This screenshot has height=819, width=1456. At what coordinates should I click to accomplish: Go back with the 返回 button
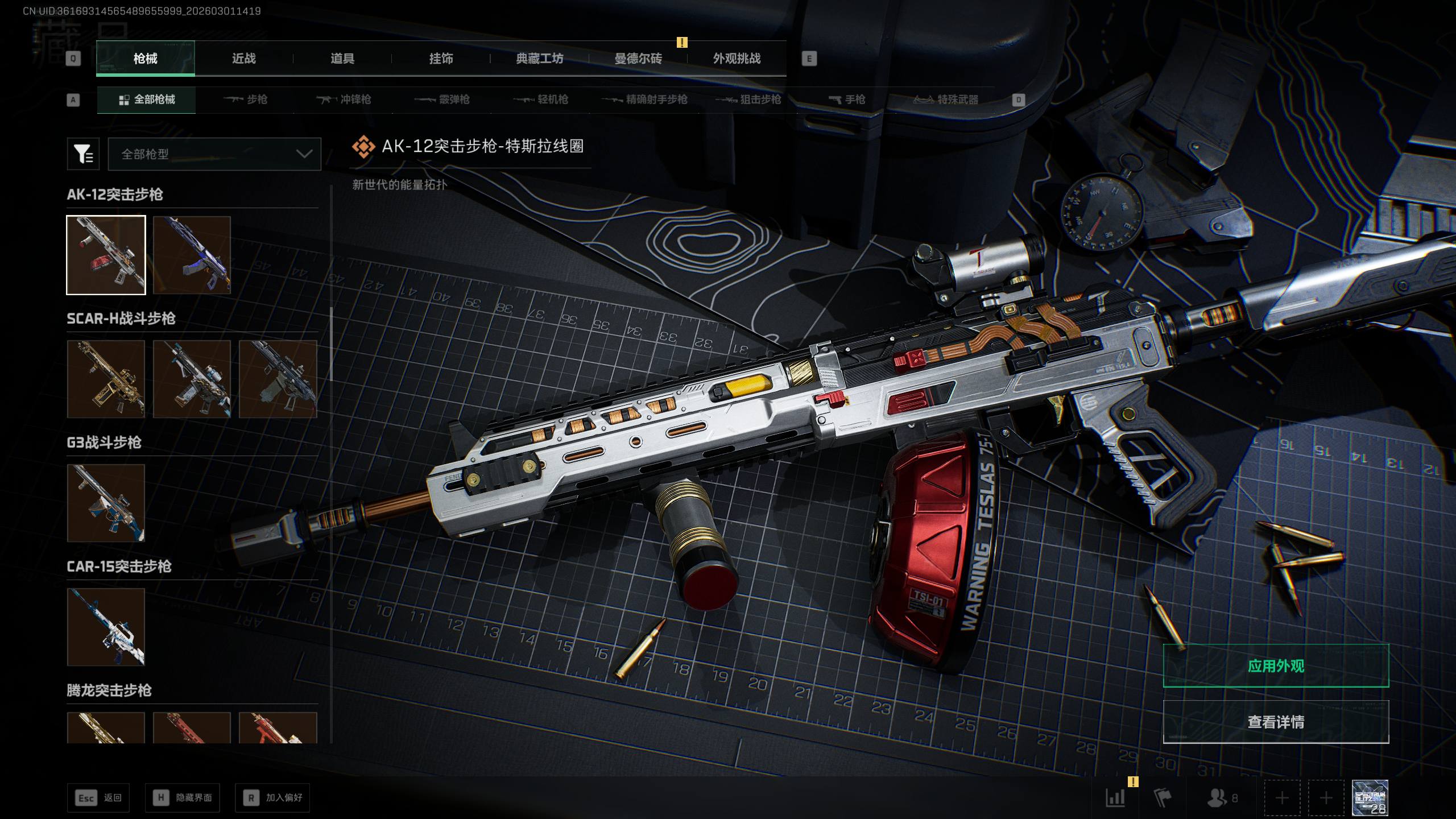click(98, 798)
